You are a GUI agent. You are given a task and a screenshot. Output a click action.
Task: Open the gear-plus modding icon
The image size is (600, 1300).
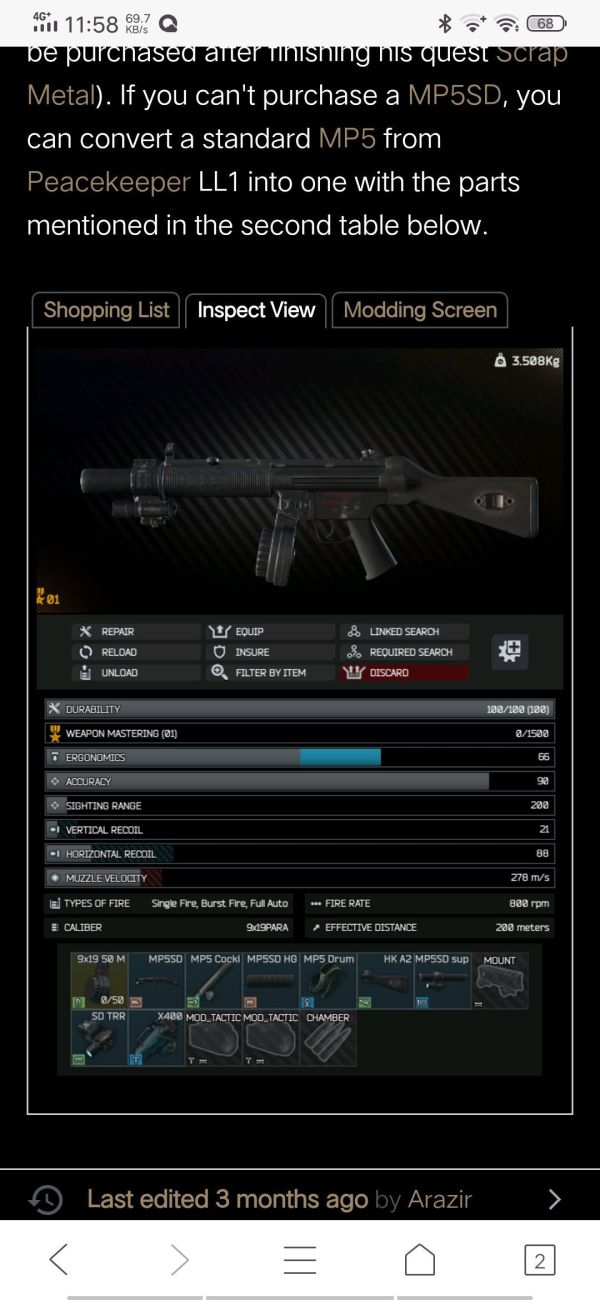(510, 652)
